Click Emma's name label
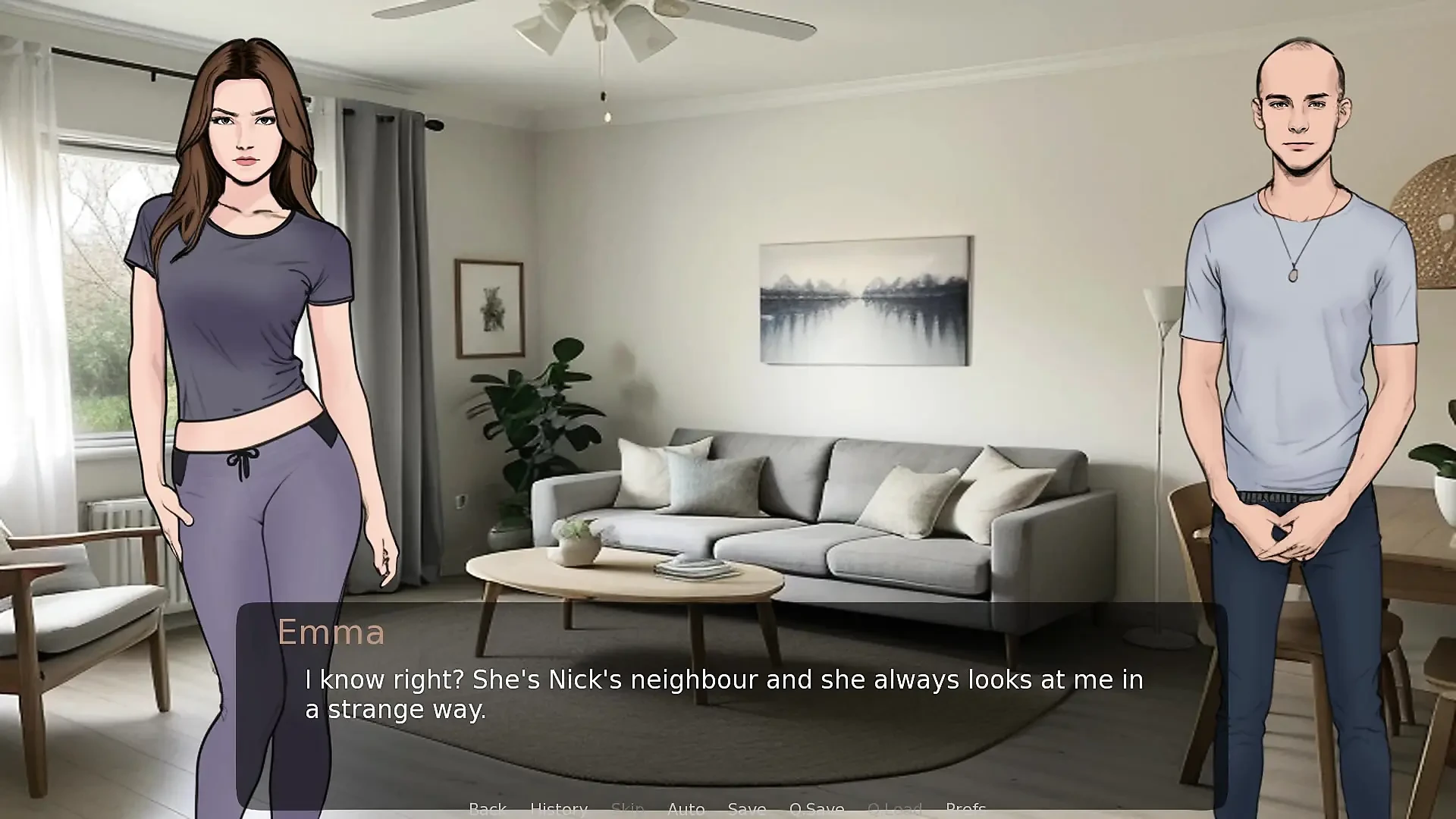 (x=332, y=632)
